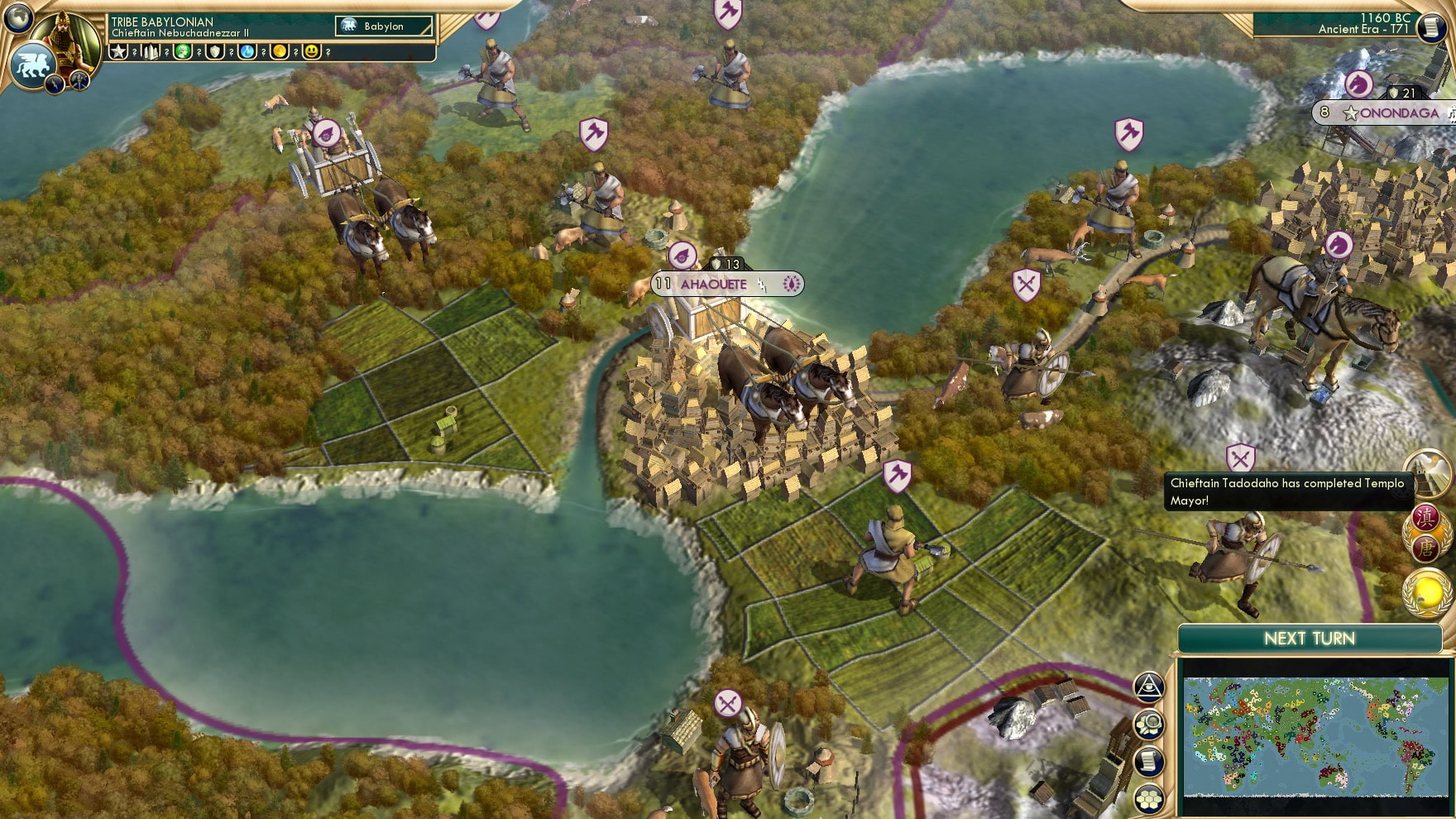Click the golden laurel victory icon on the right edge
The height and width of the screenshot is (819, 1456).
click(x=1428, y=591)
